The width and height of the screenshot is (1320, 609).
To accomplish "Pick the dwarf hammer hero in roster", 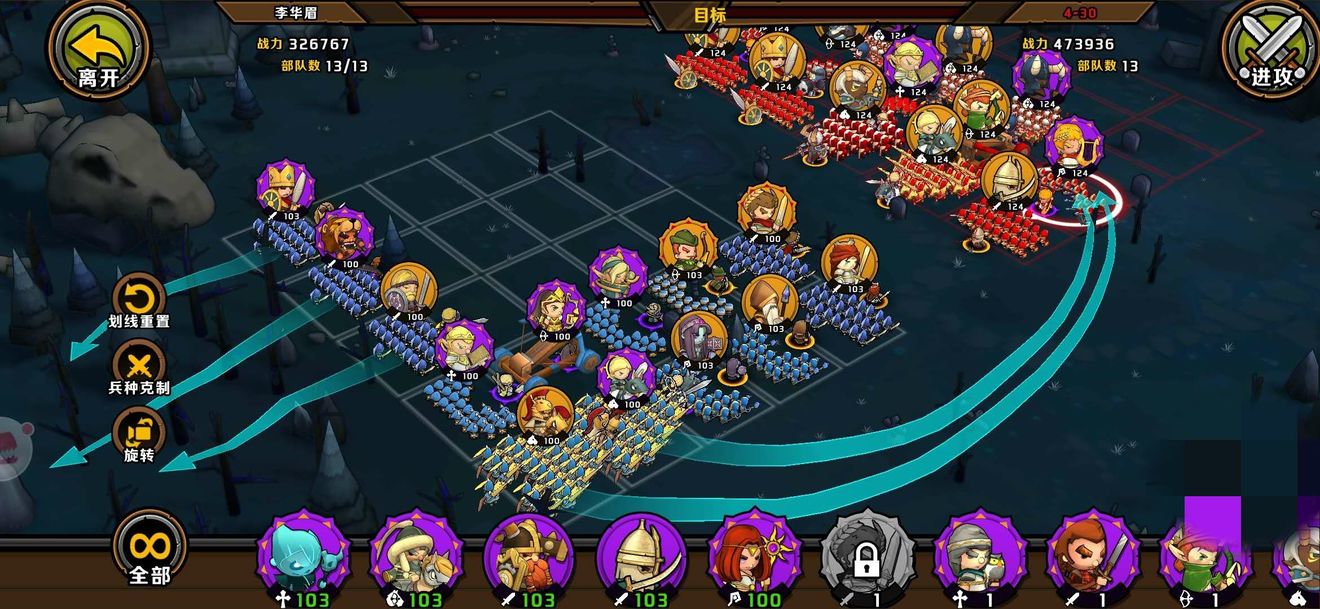I will (529, 557).
